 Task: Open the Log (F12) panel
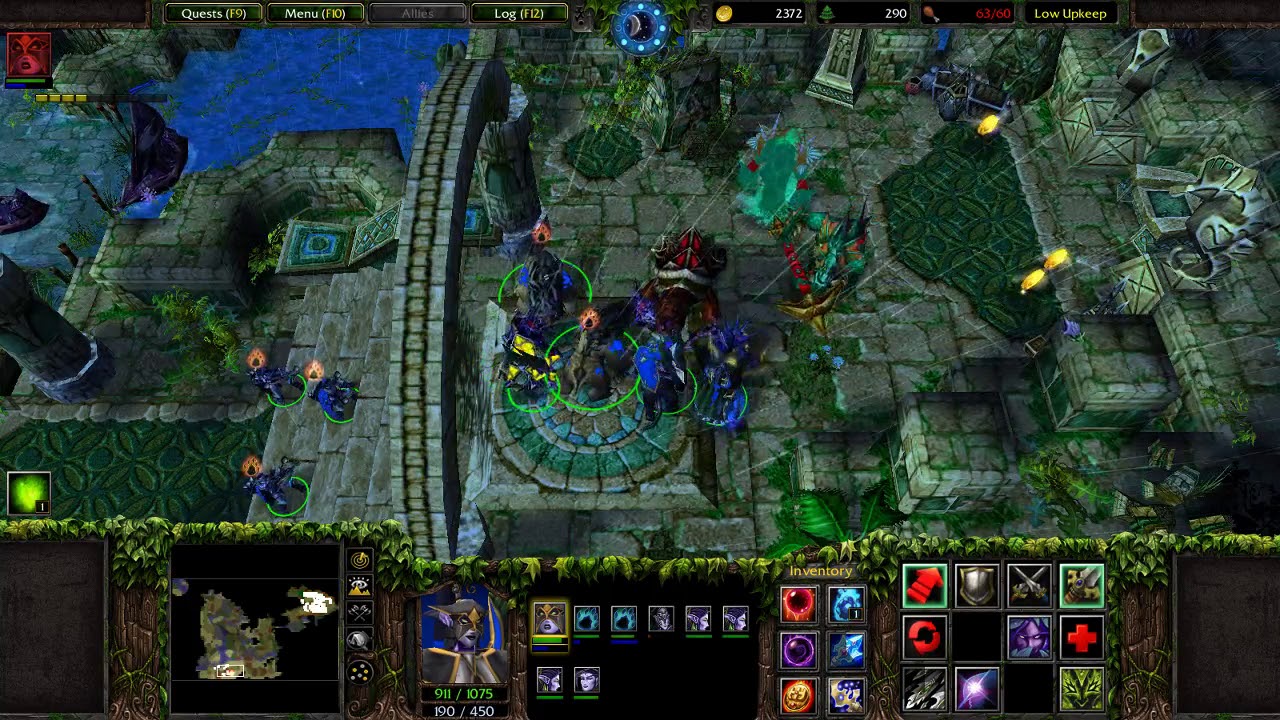pos(518,14)
